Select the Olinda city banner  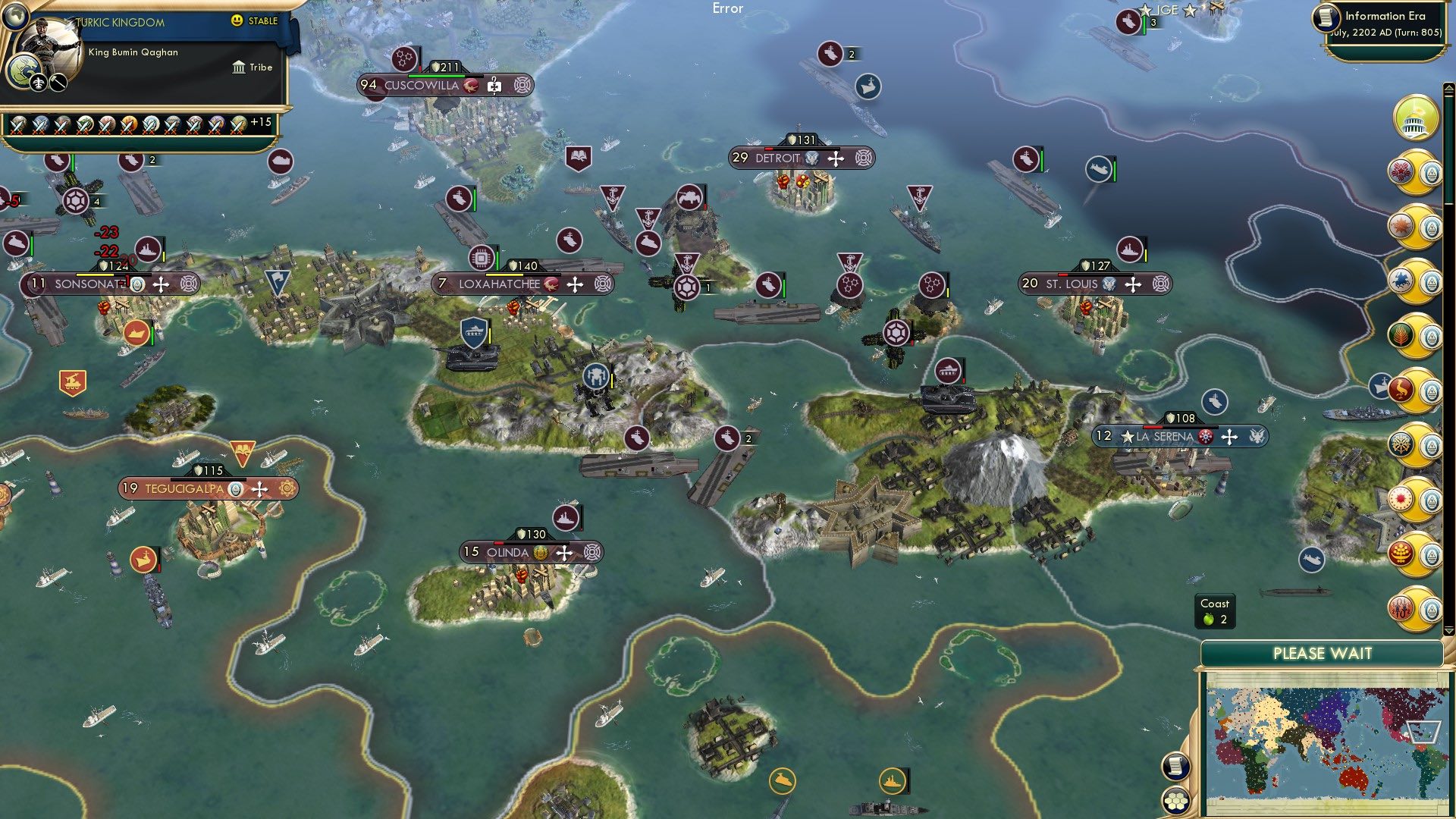pyautogui.click(x=509, y=554)
